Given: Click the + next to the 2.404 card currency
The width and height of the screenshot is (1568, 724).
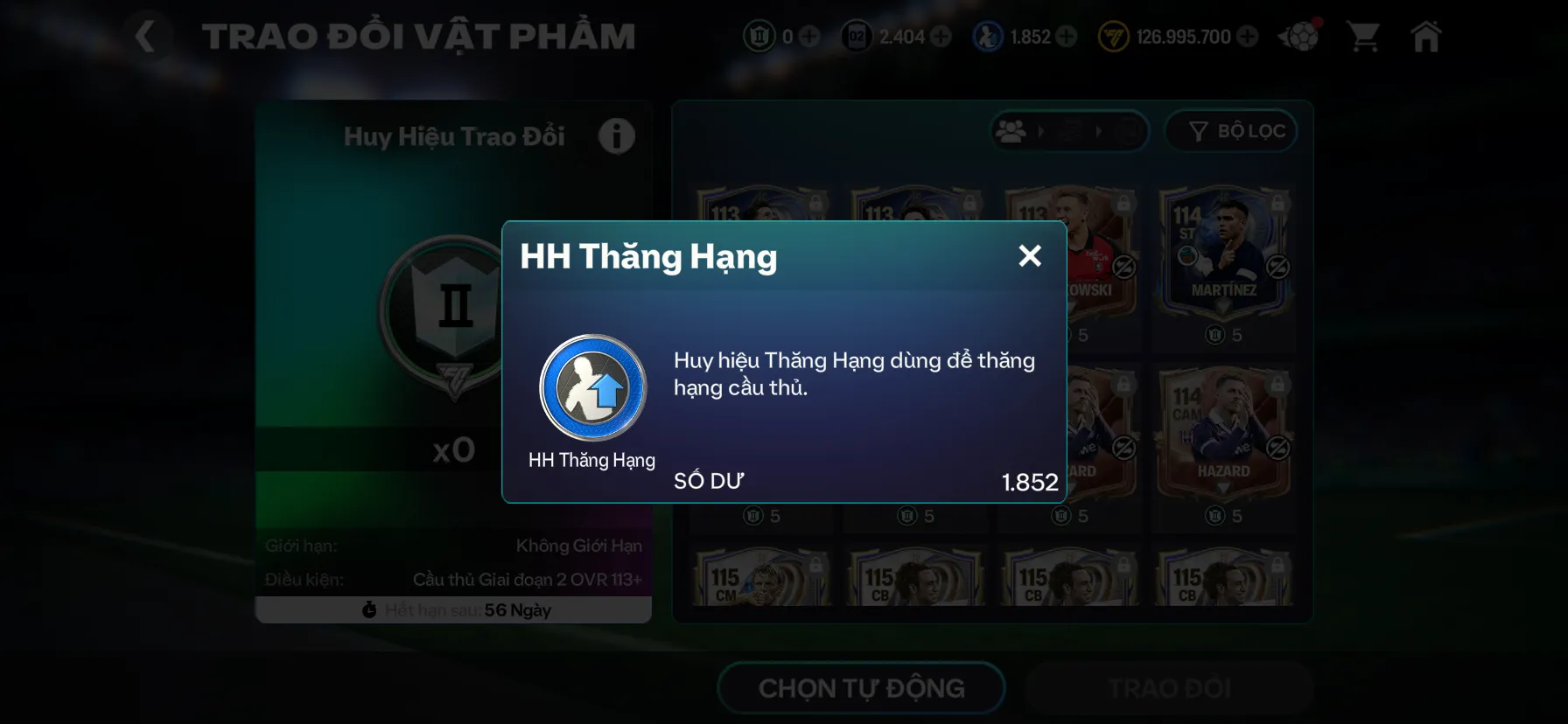Looking at the screenshot, I should click(x=941, y=37).
